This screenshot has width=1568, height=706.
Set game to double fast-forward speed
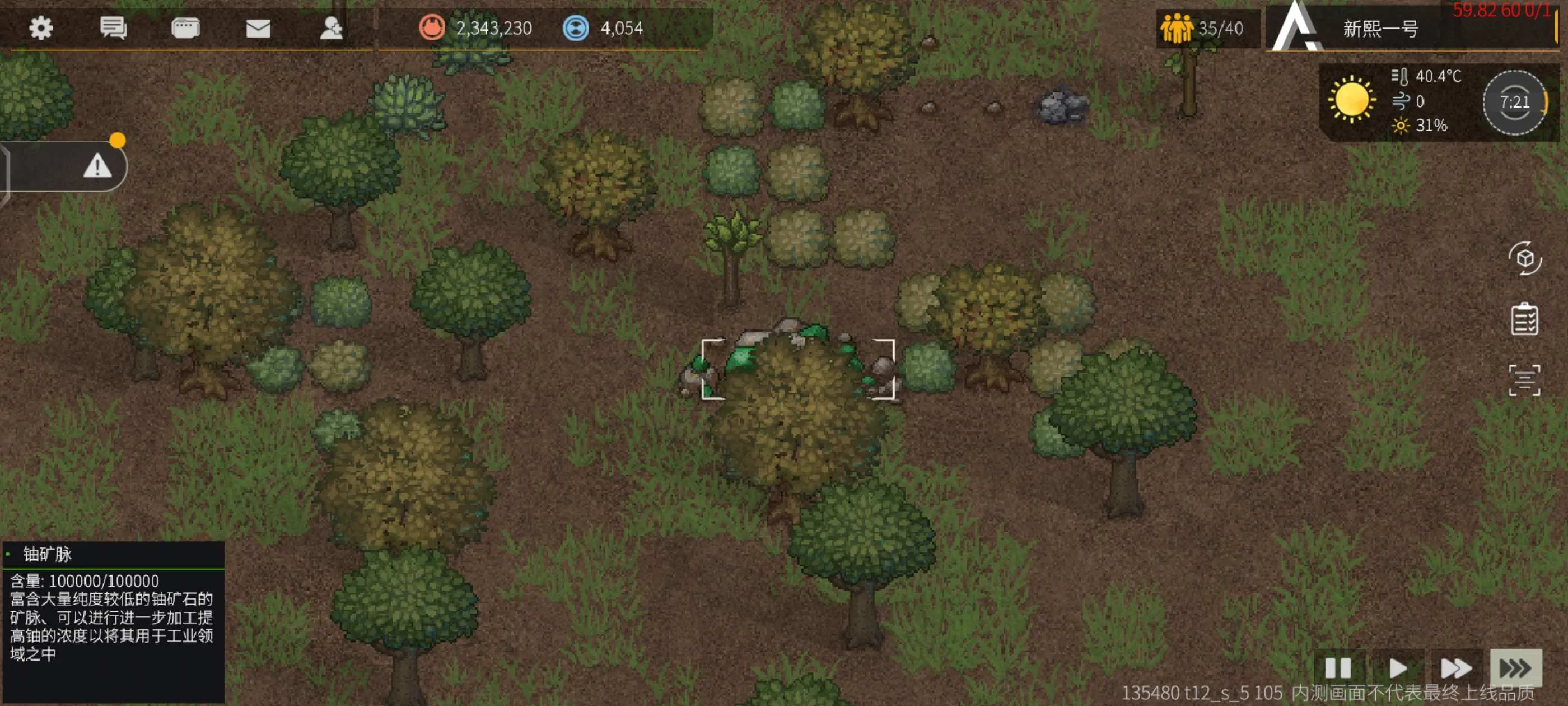[1456, 668]
